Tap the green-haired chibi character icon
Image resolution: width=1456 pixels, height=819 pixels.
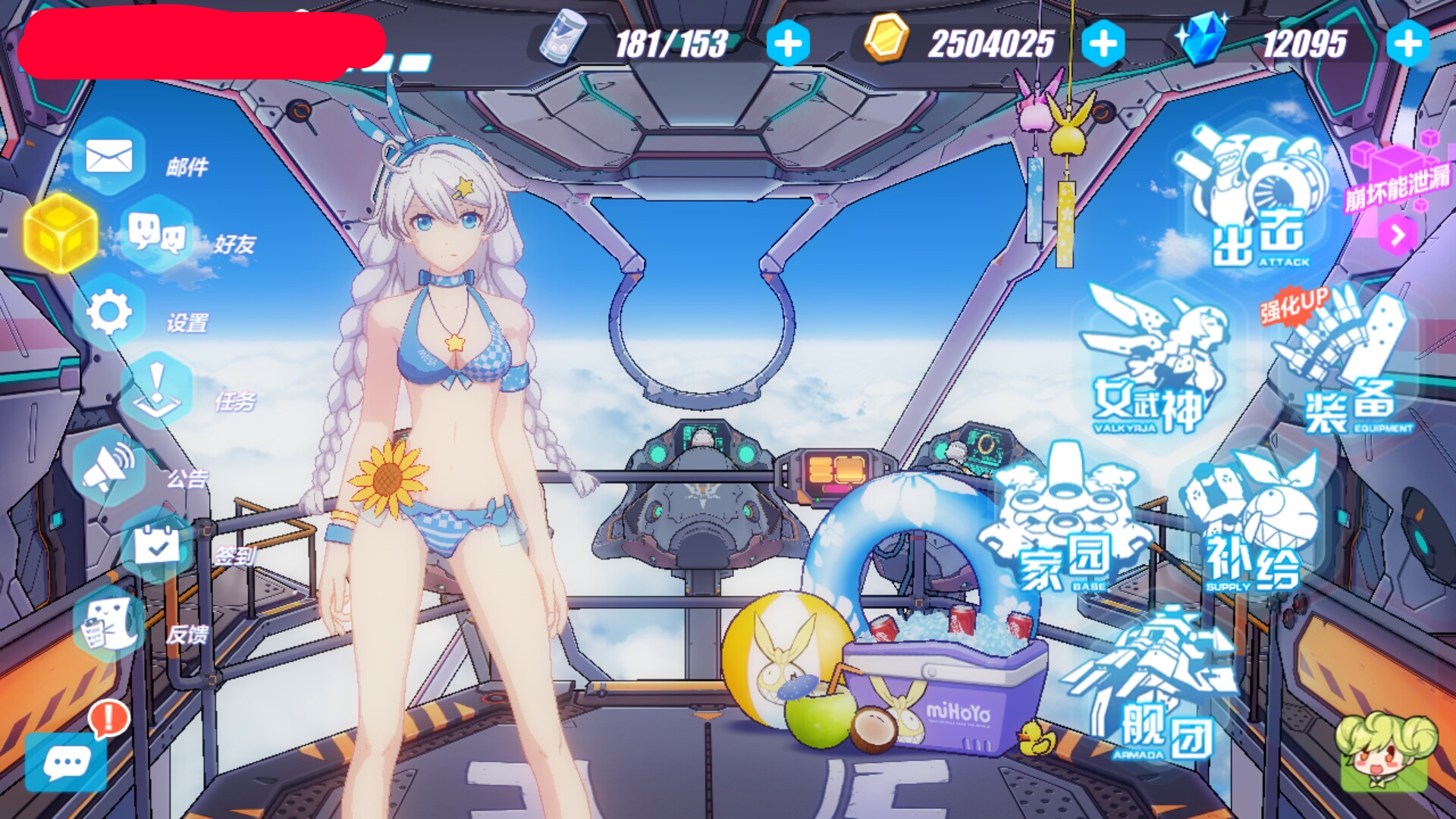1385,751
